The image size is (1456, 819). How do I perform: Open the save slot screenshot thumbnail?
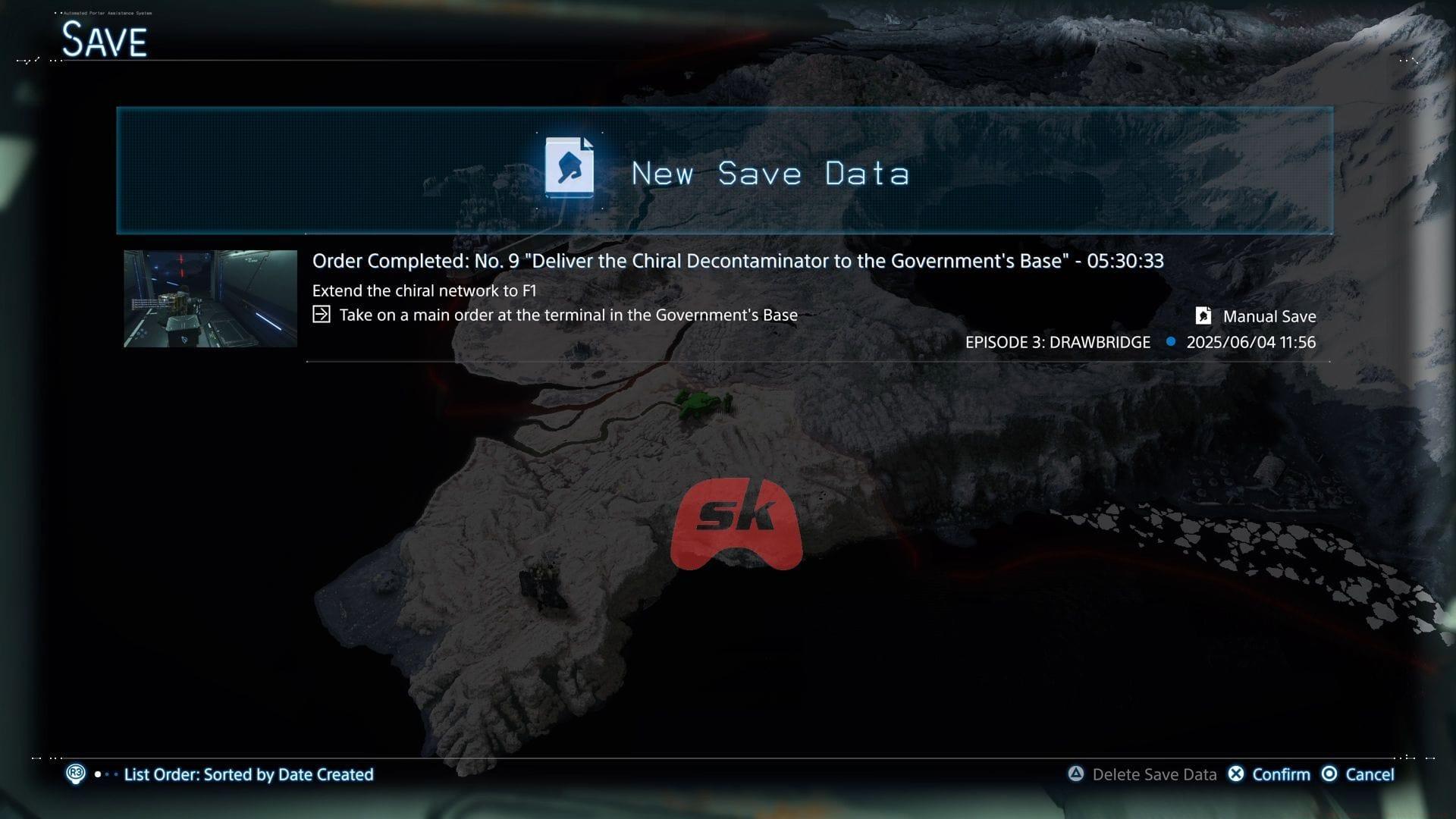(209, 298)
